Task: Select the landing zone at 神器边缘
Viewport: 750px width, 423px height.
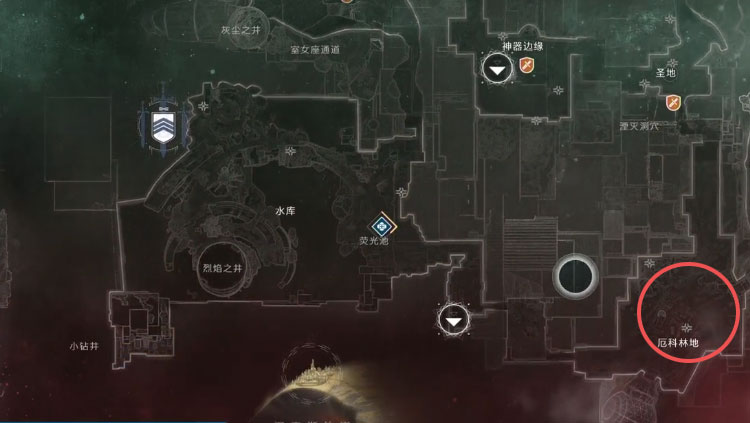Action: (x=497, y=68)
